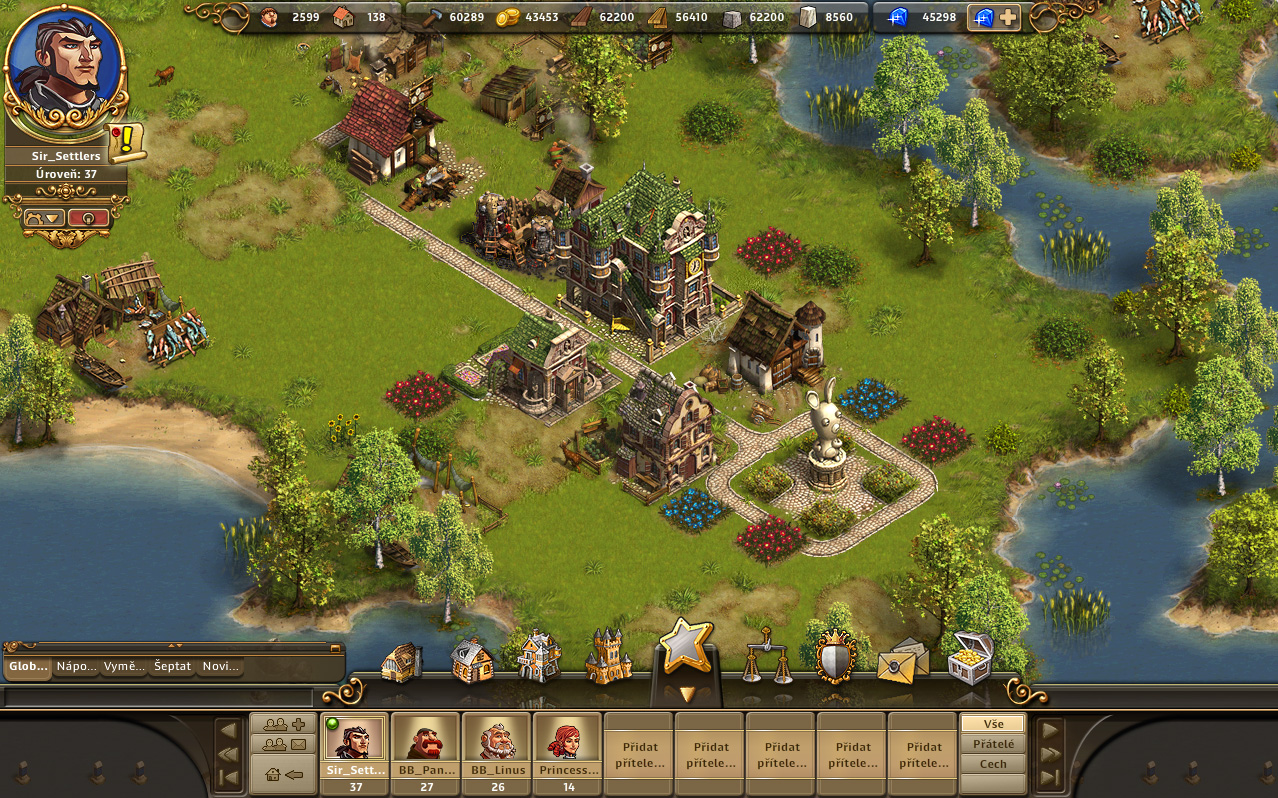1278x798 pixels.
Task: Filter friend list by Přátelé
Action: pyautogui.click(x=993, y=744)
